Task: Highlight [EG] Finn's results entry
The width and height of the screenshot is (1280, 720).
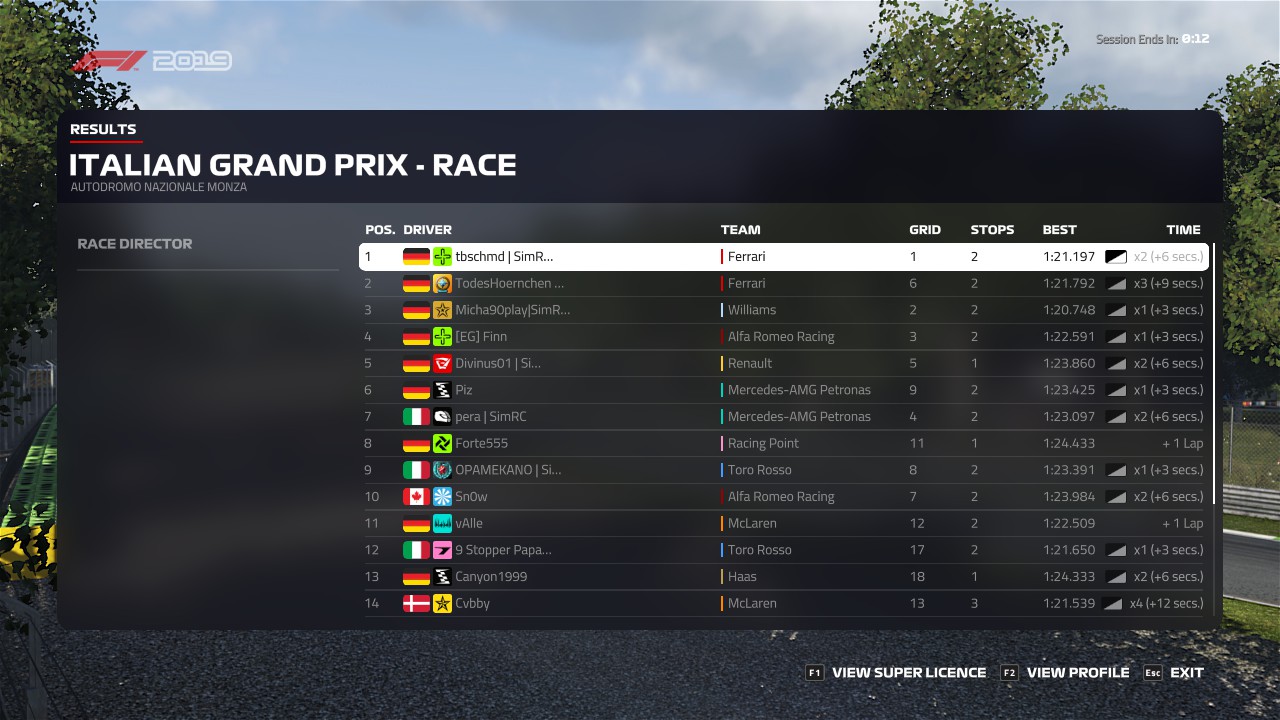Action: pos(783,337)
